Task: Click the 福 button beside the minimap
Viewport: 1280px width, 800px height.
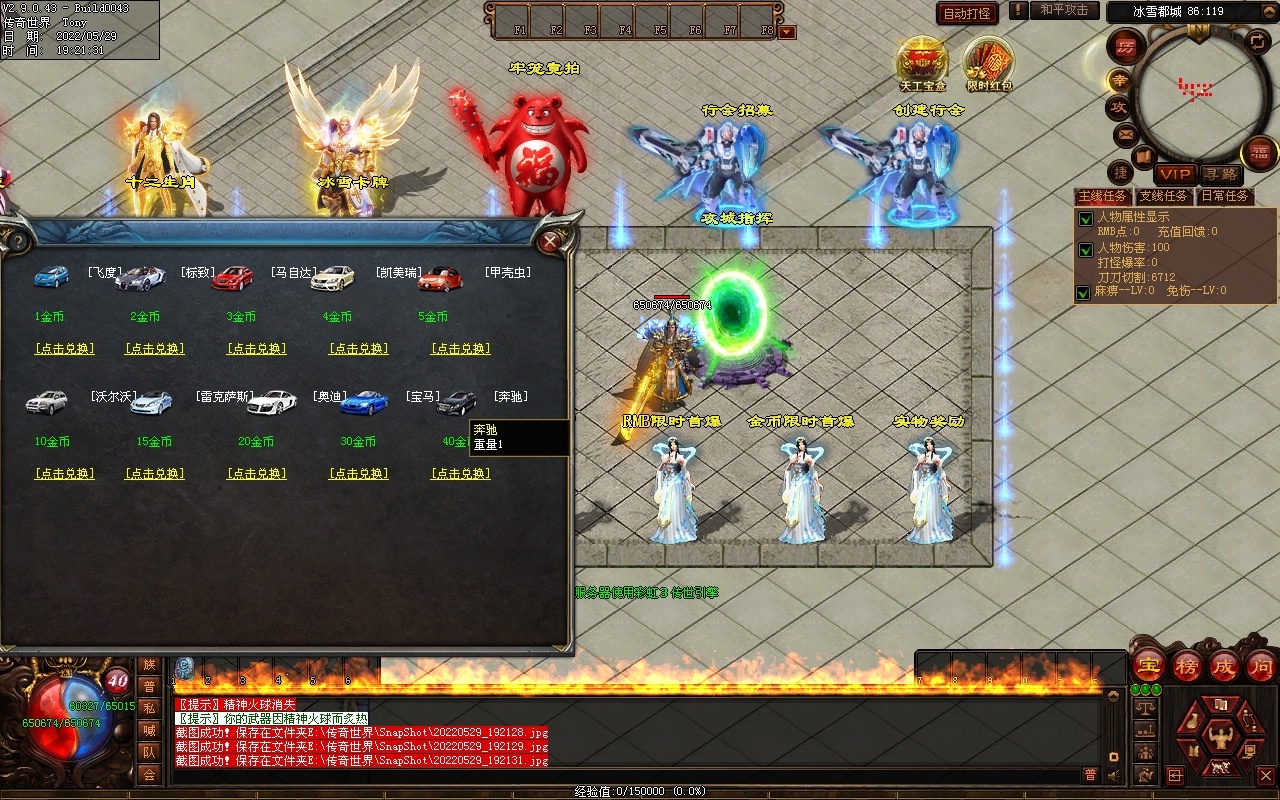Action: [1258, 153]
